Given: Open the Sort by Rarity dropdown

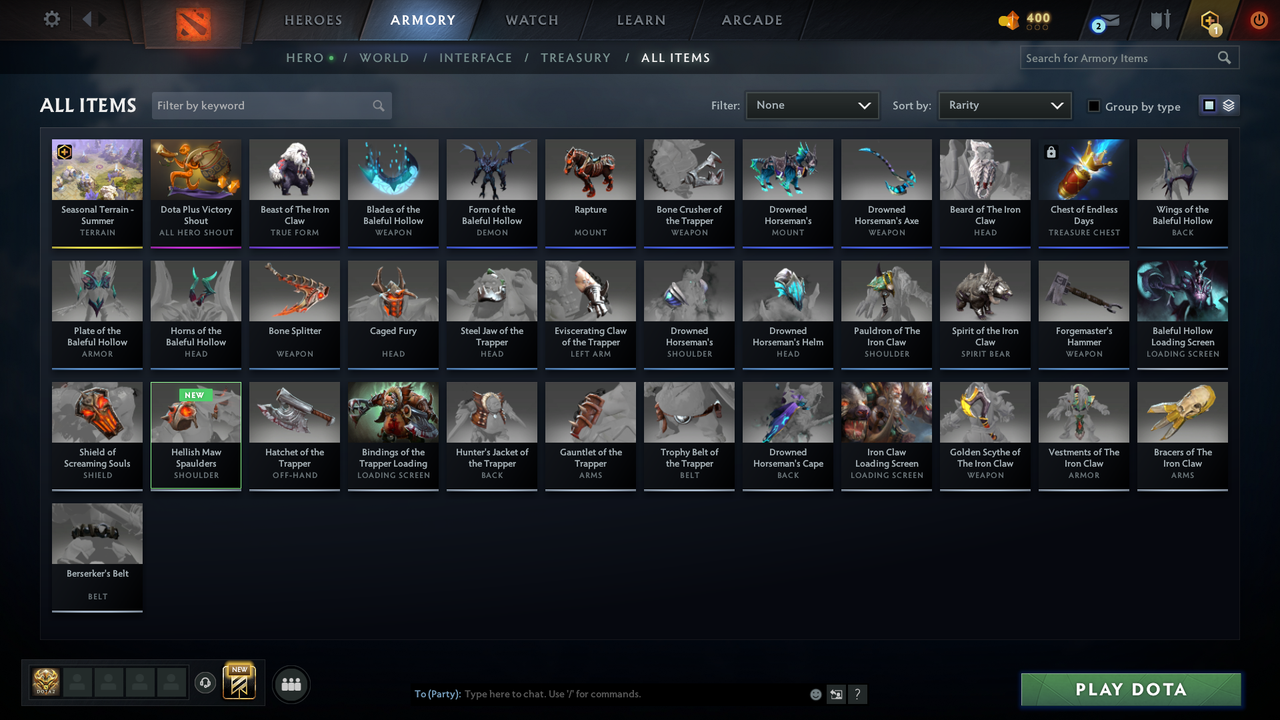Looking at the screenshot, I should tap(1004, 105).
